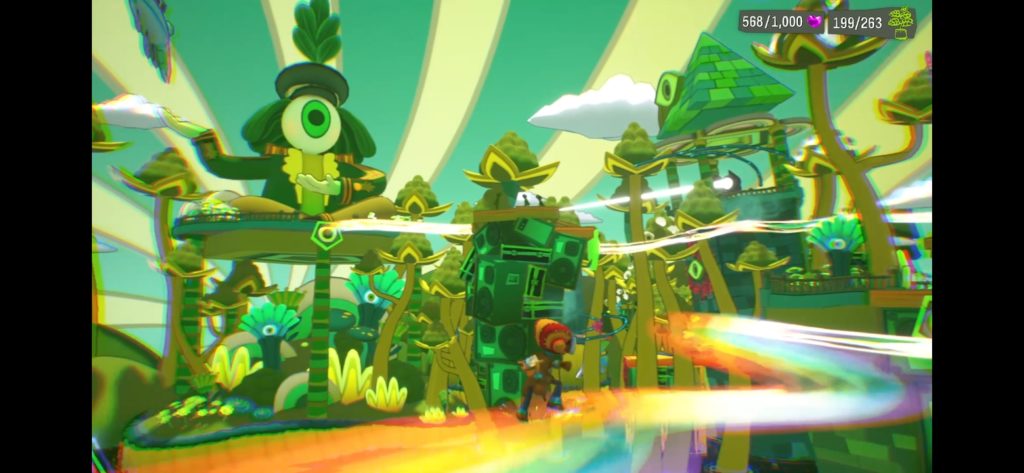The width and height of the screenshot is (1024, 473).
Task: Click the purple psitanium currency icon
Action: tap(814, 21)
